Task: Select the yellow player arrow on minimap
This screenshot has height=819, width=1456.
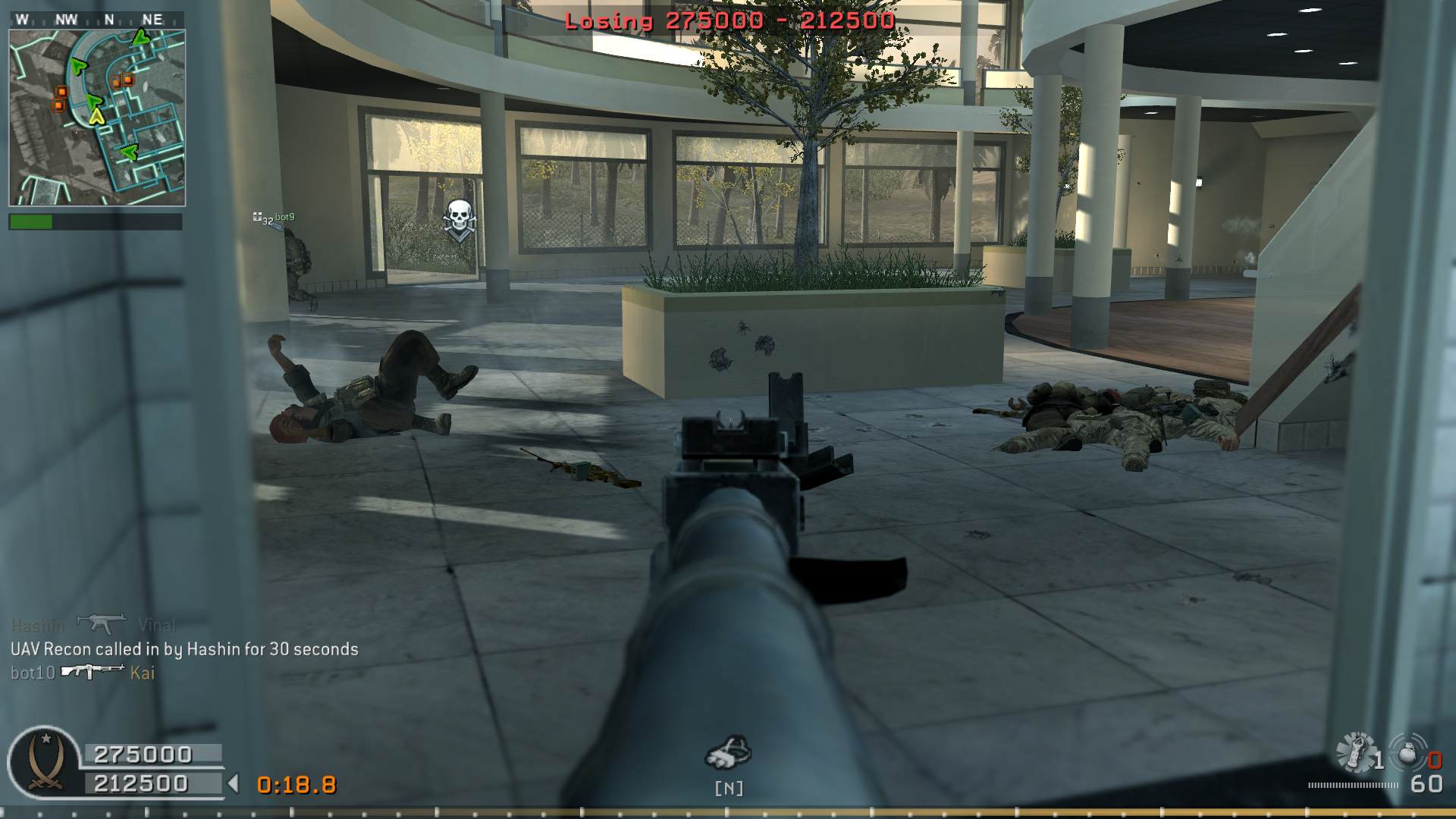Action: pyautogui.click(x=96, y=116)
